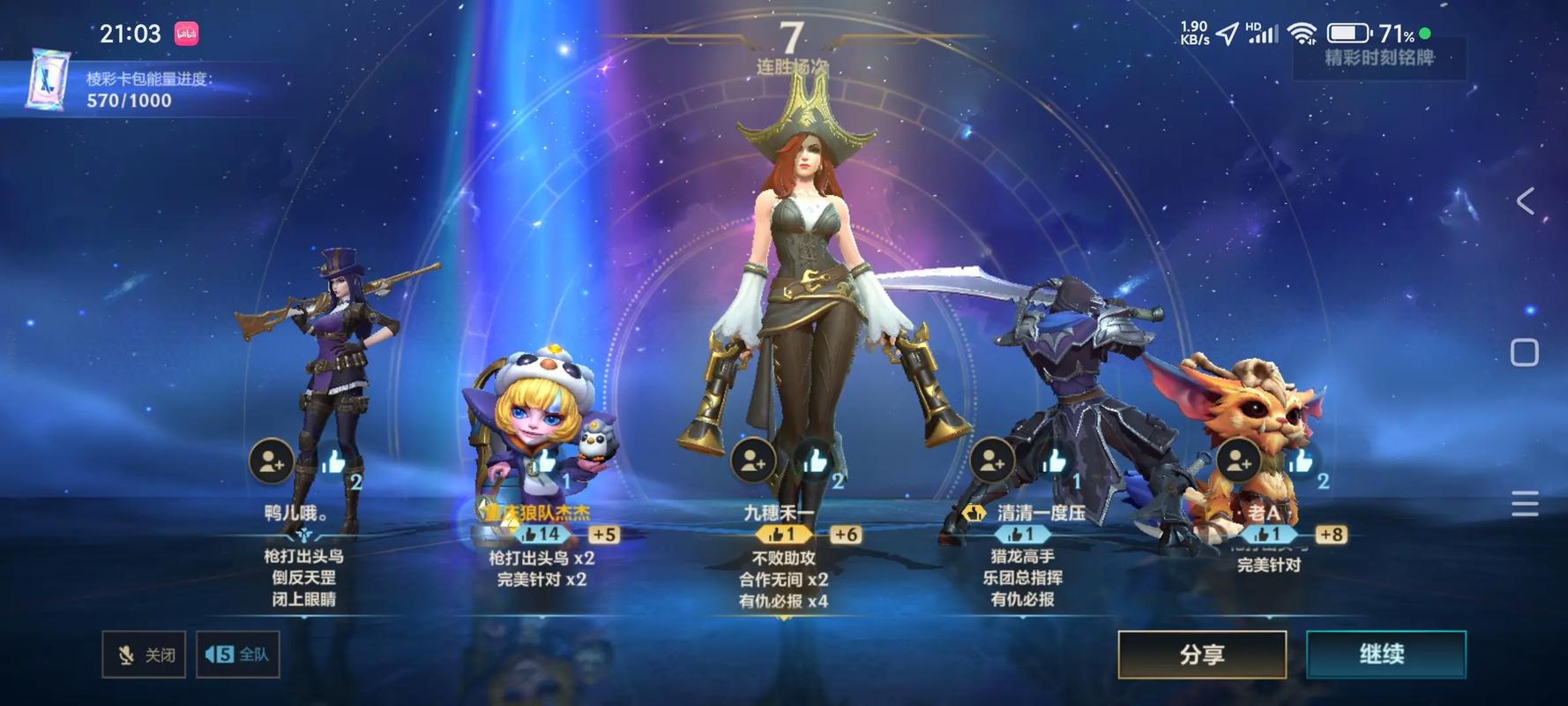Open the Android recent apps menu
Viewport: 1568px width, 706px height.
tap(1525, 503)
